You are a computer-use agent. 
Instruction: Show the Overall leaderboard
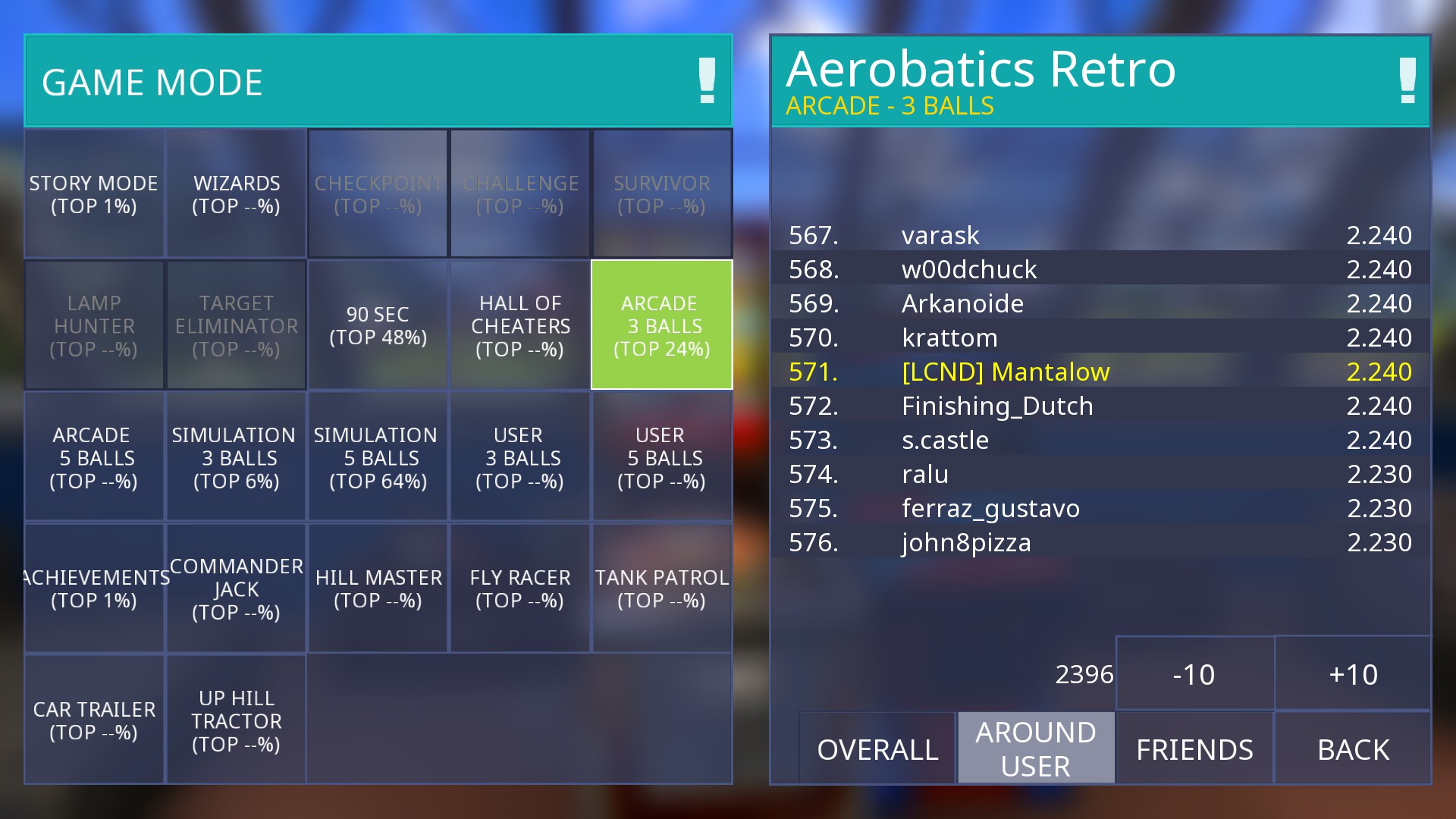[877, 748]
